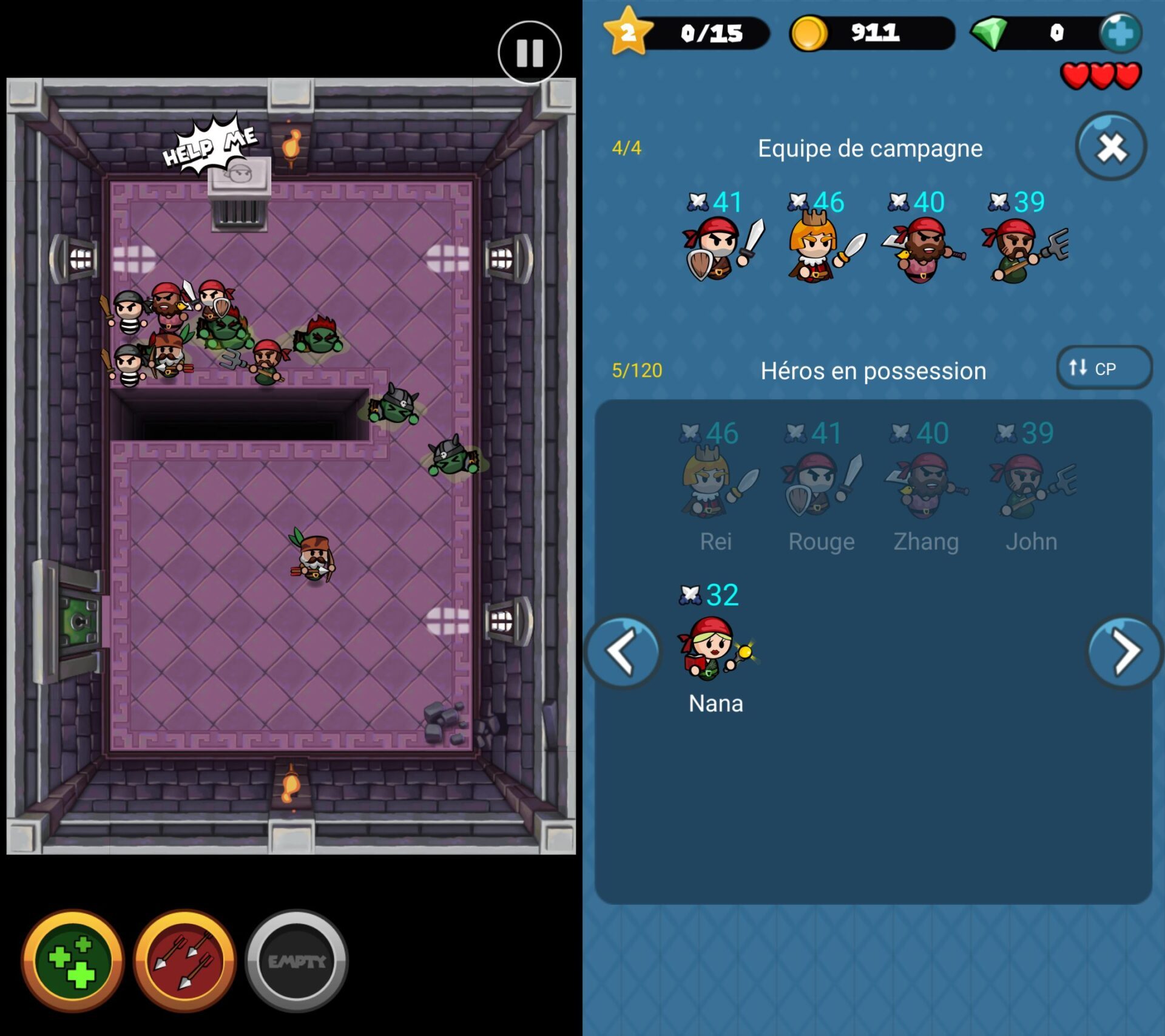The width and height of the screenshot is (1165, 1036).
Task: Select Nana from owned heroes
Action: pos(716,649)
